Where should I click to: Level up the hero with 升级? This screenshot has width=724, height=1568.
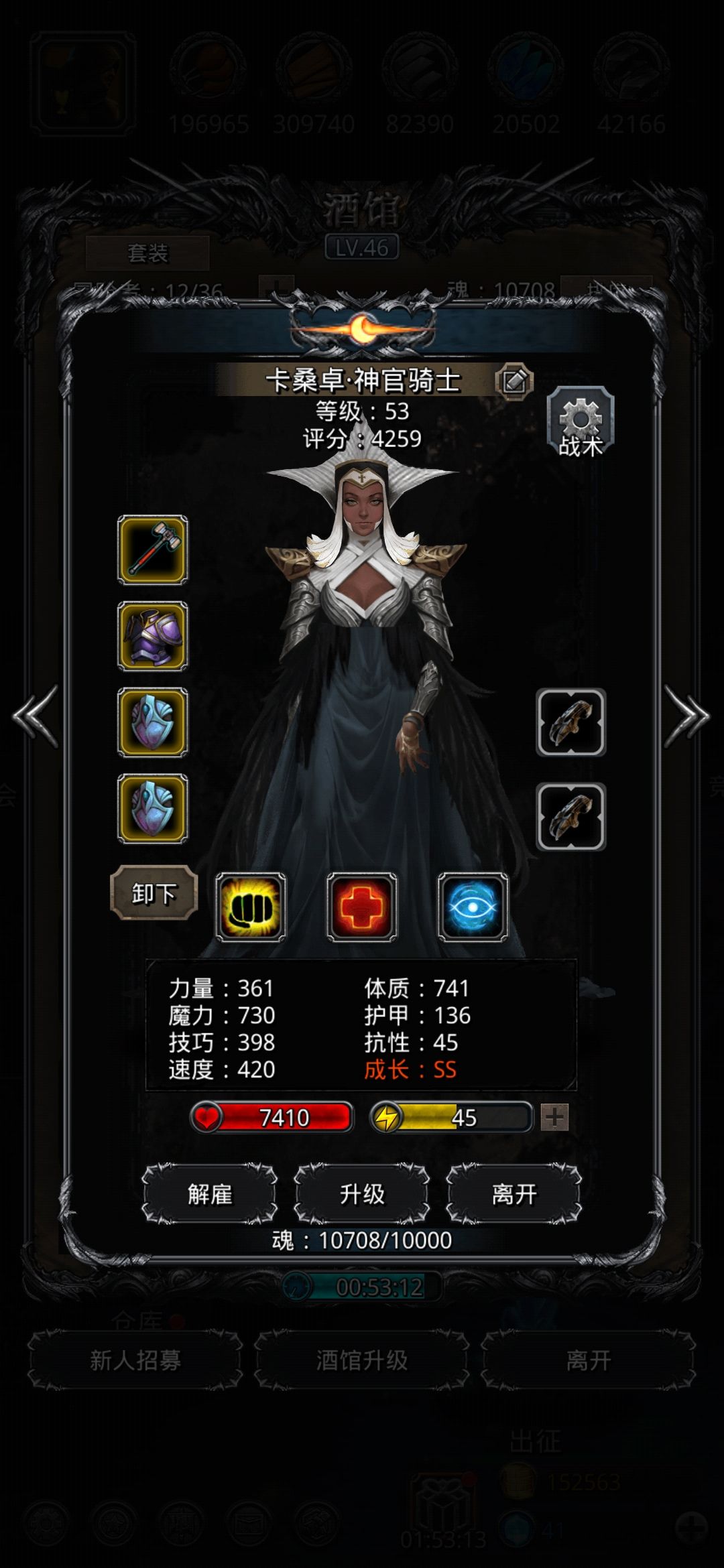point(362,1193)
